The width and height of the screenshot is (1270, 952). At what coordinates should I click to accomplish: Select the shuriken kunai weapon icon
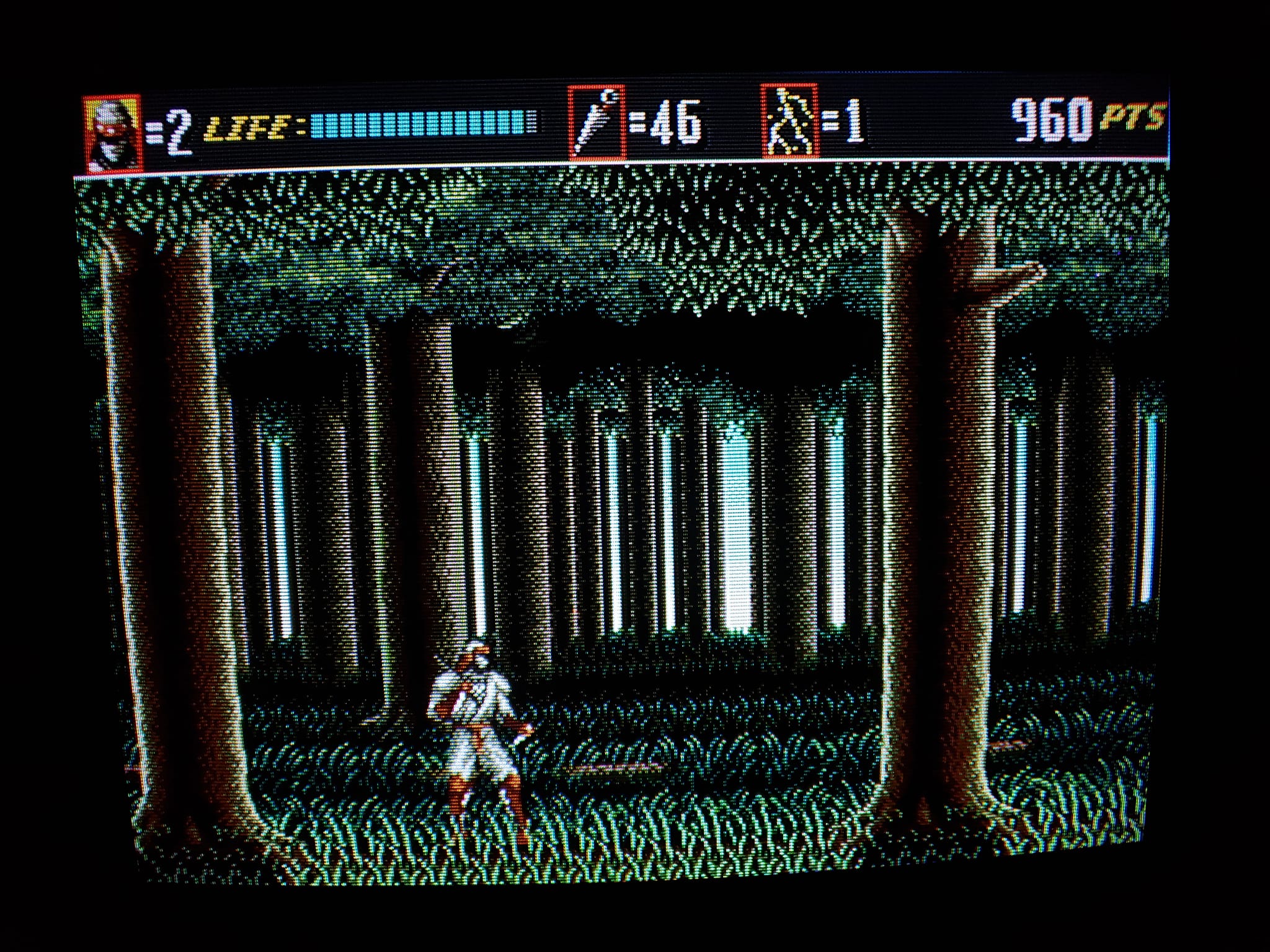tap(596, 123)
